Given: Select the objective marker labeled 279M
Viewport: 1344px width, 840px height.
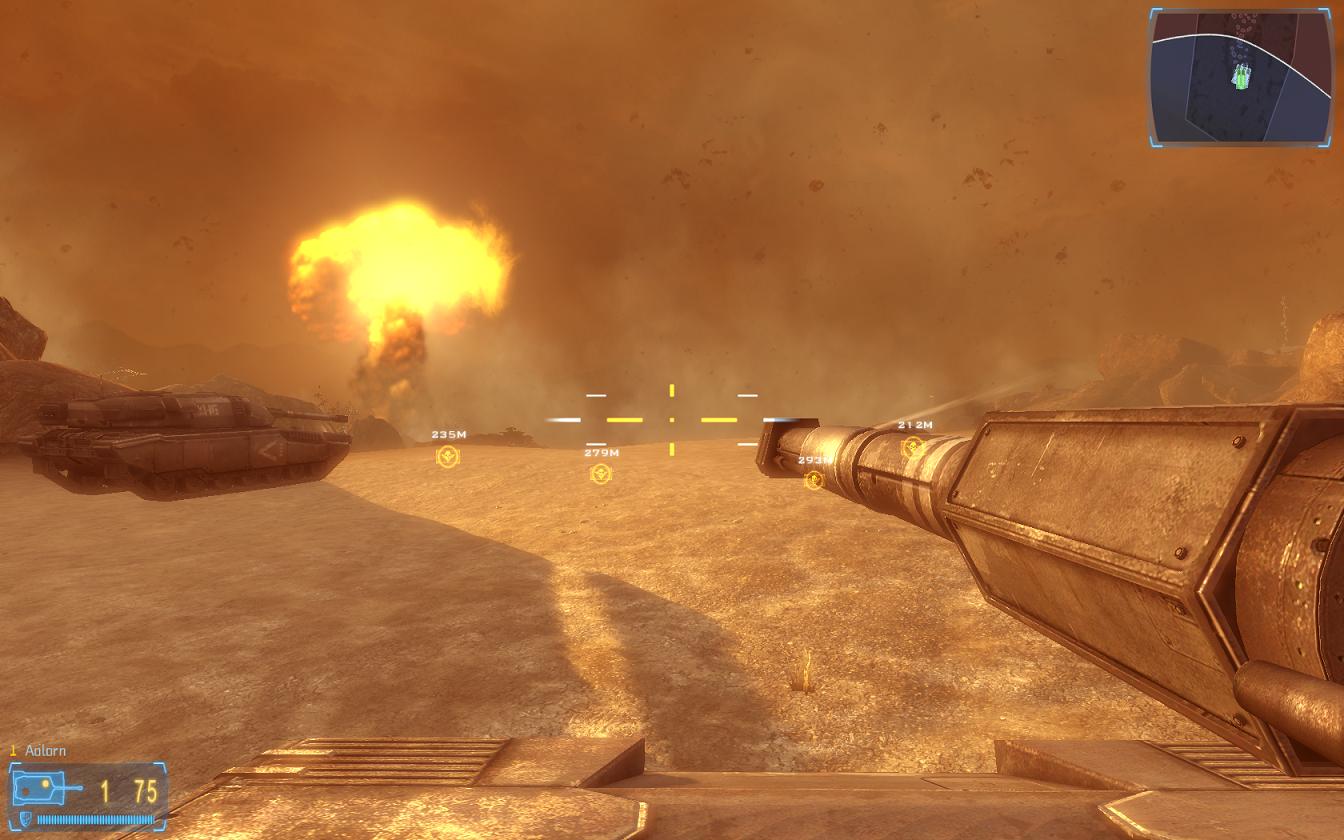Looking at the screenshot, I should tap(600, 474).
